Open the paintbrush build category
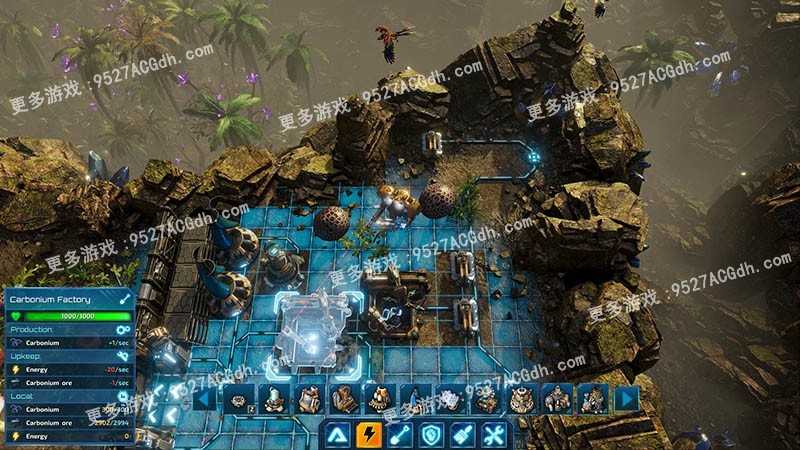 tap(462, 435)
